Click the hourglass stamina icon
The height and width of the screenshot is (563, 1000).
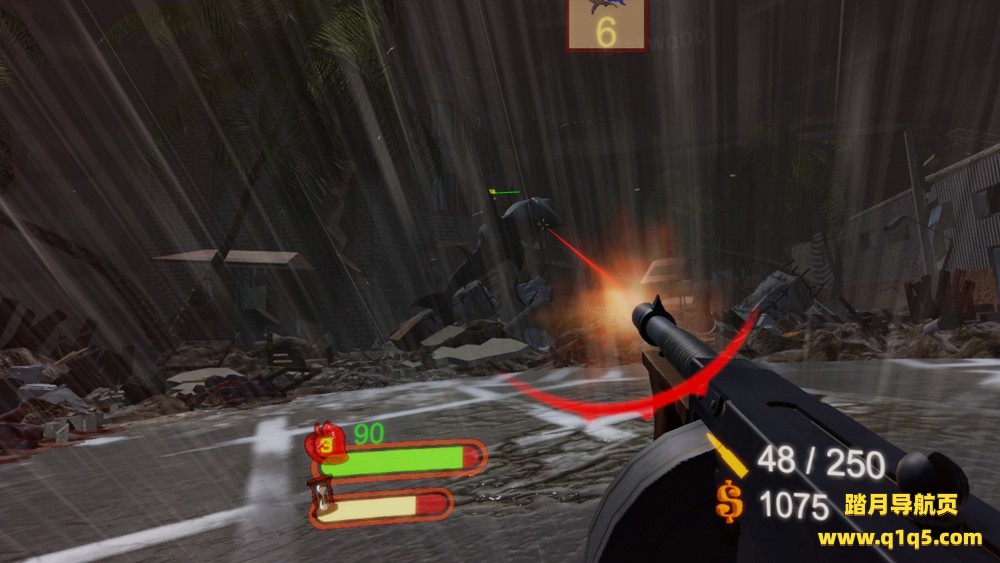click(323, 496)
